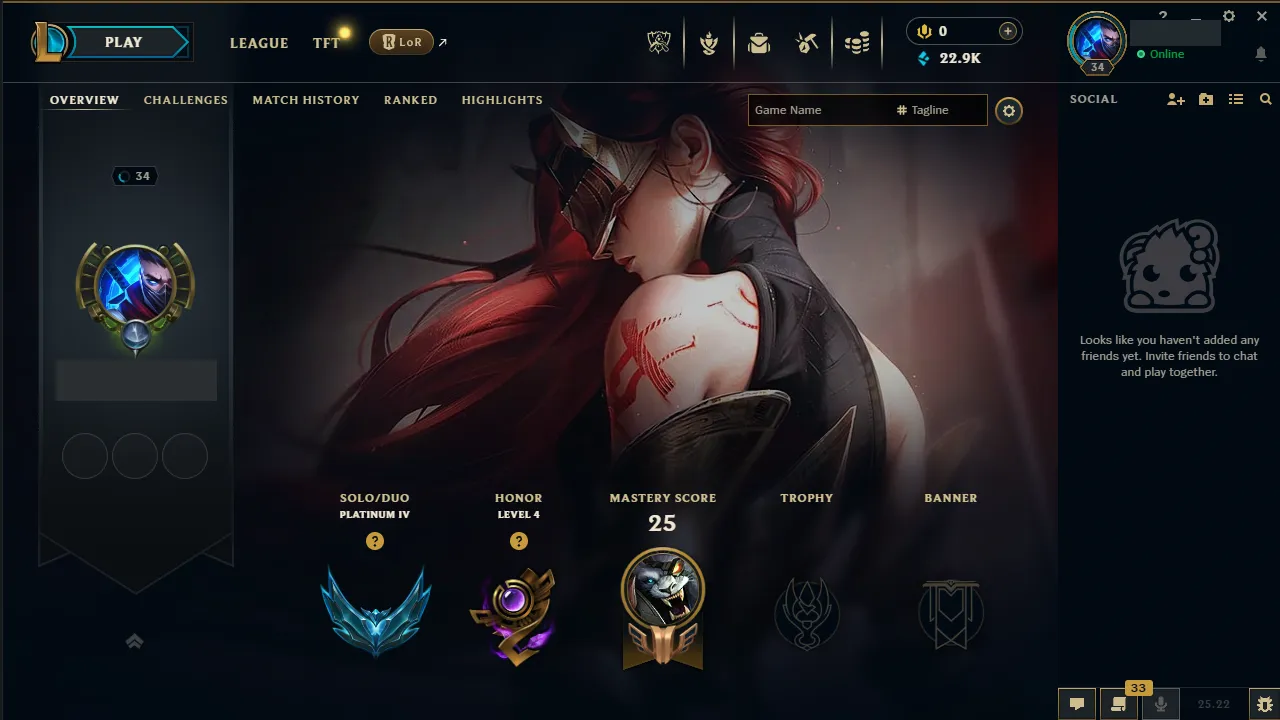Image resolution: width=1280 pixels, height=720 pixels.
Task: Open the CHALLENGES tab
Action: tap(186, 100)
